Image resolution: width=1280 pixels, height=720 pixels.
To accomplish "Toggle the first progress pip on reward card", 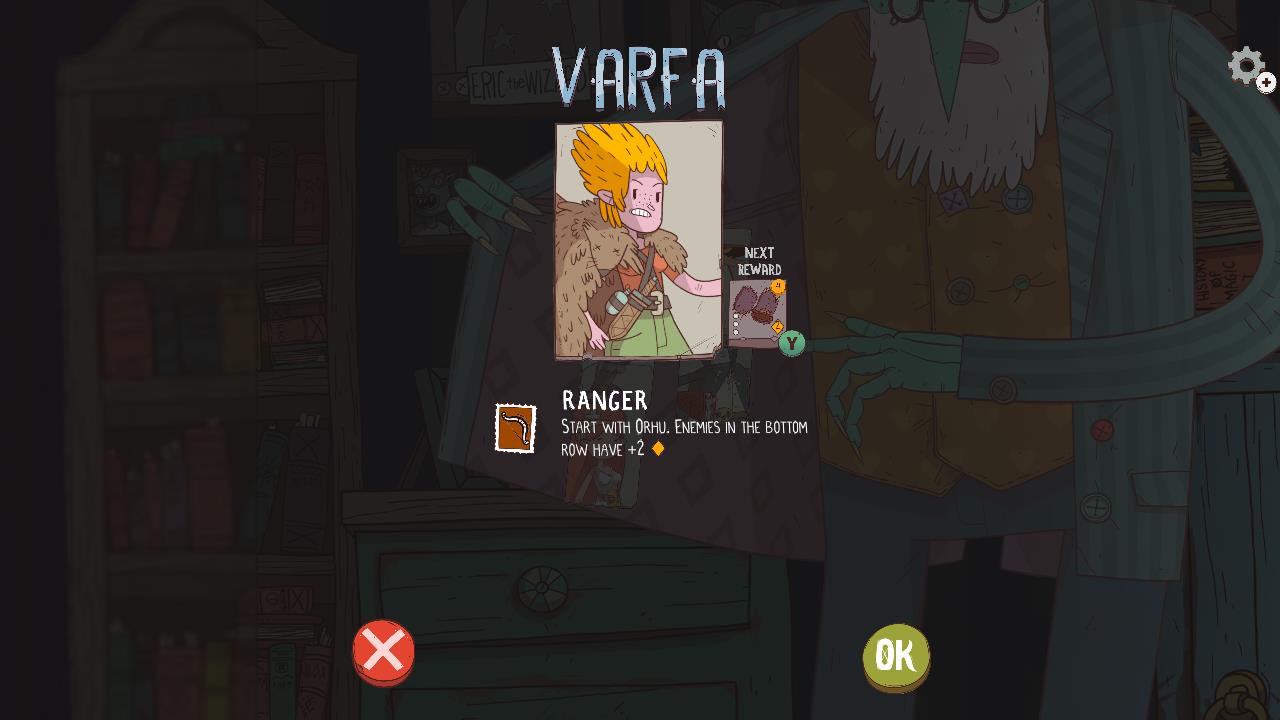I will [x=736, y=316].
